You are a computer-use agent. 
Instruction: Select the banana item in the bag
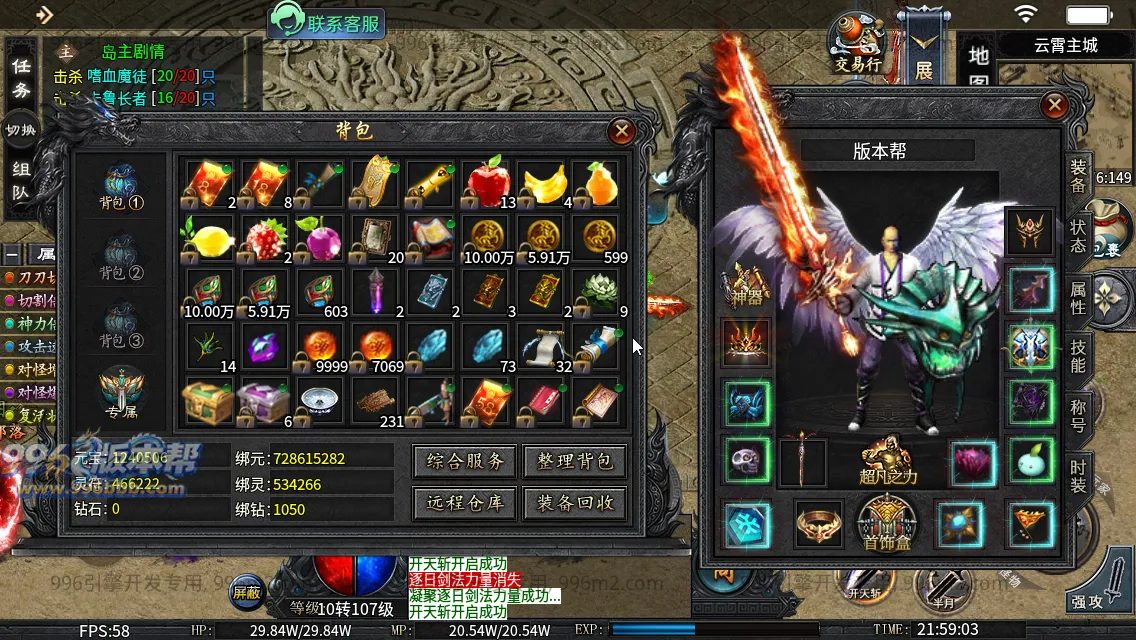click(x=544, y=182)
